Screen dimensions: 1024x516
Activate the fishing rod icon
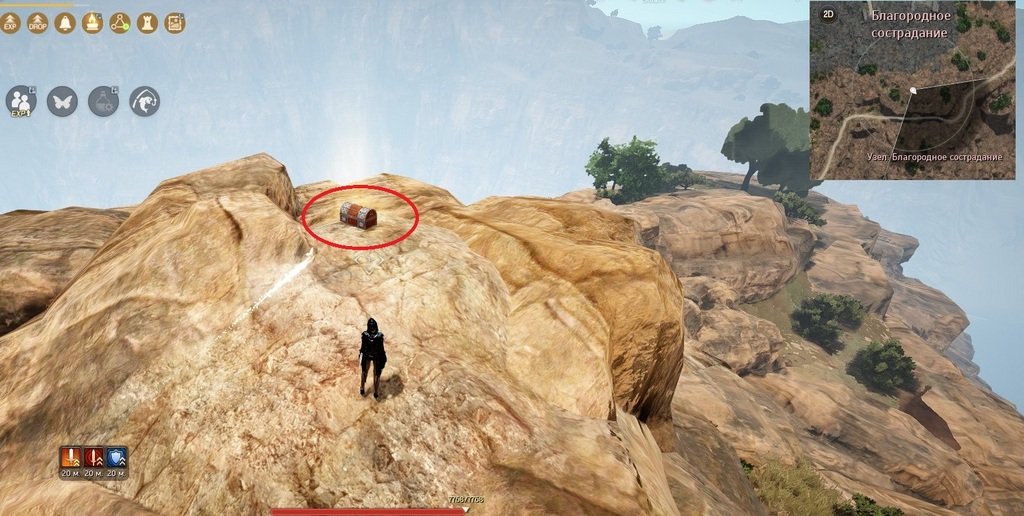144,101
